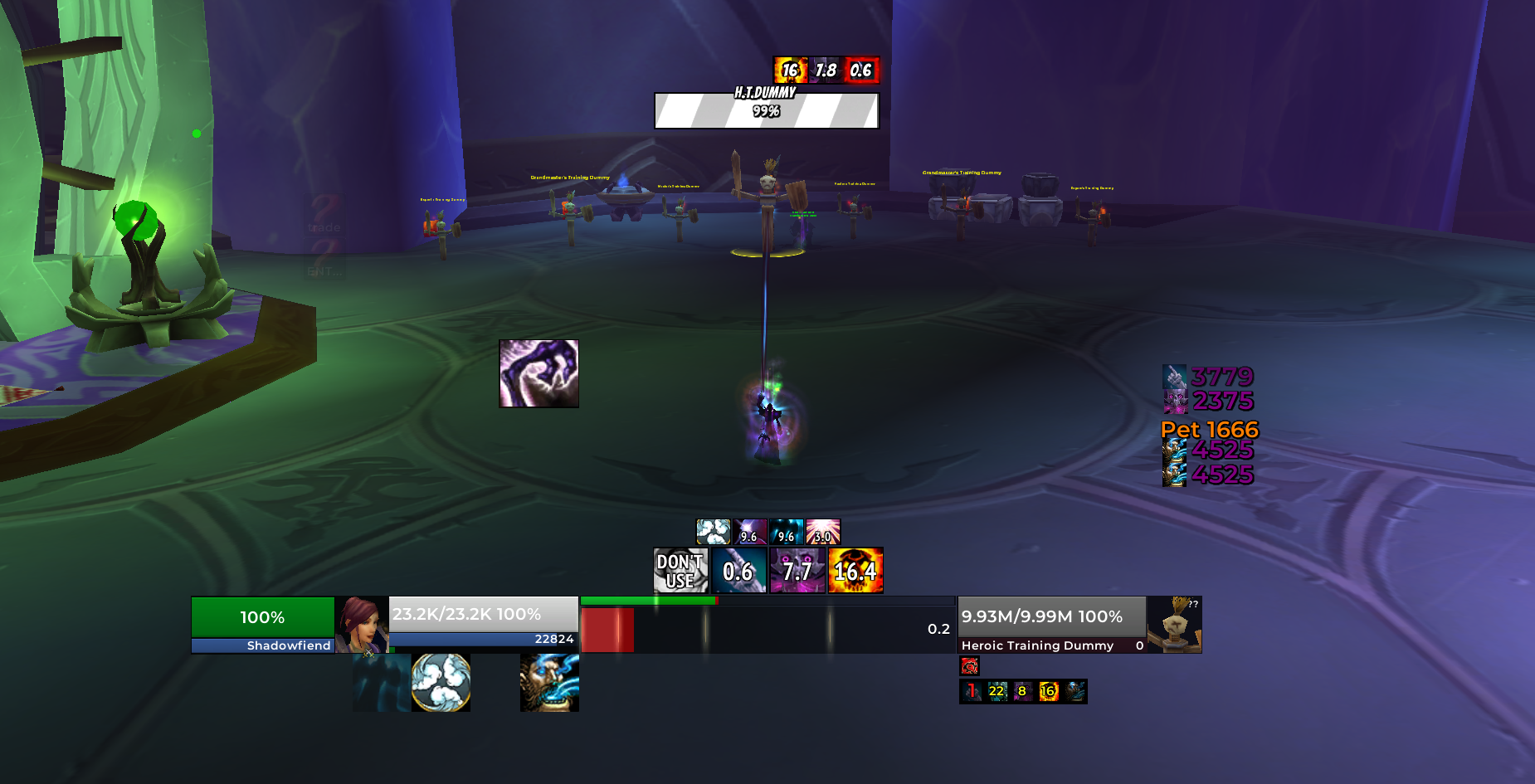Click the nameplate debuff icon showing 7.8
1535x784 pixels.
(826, 71)
